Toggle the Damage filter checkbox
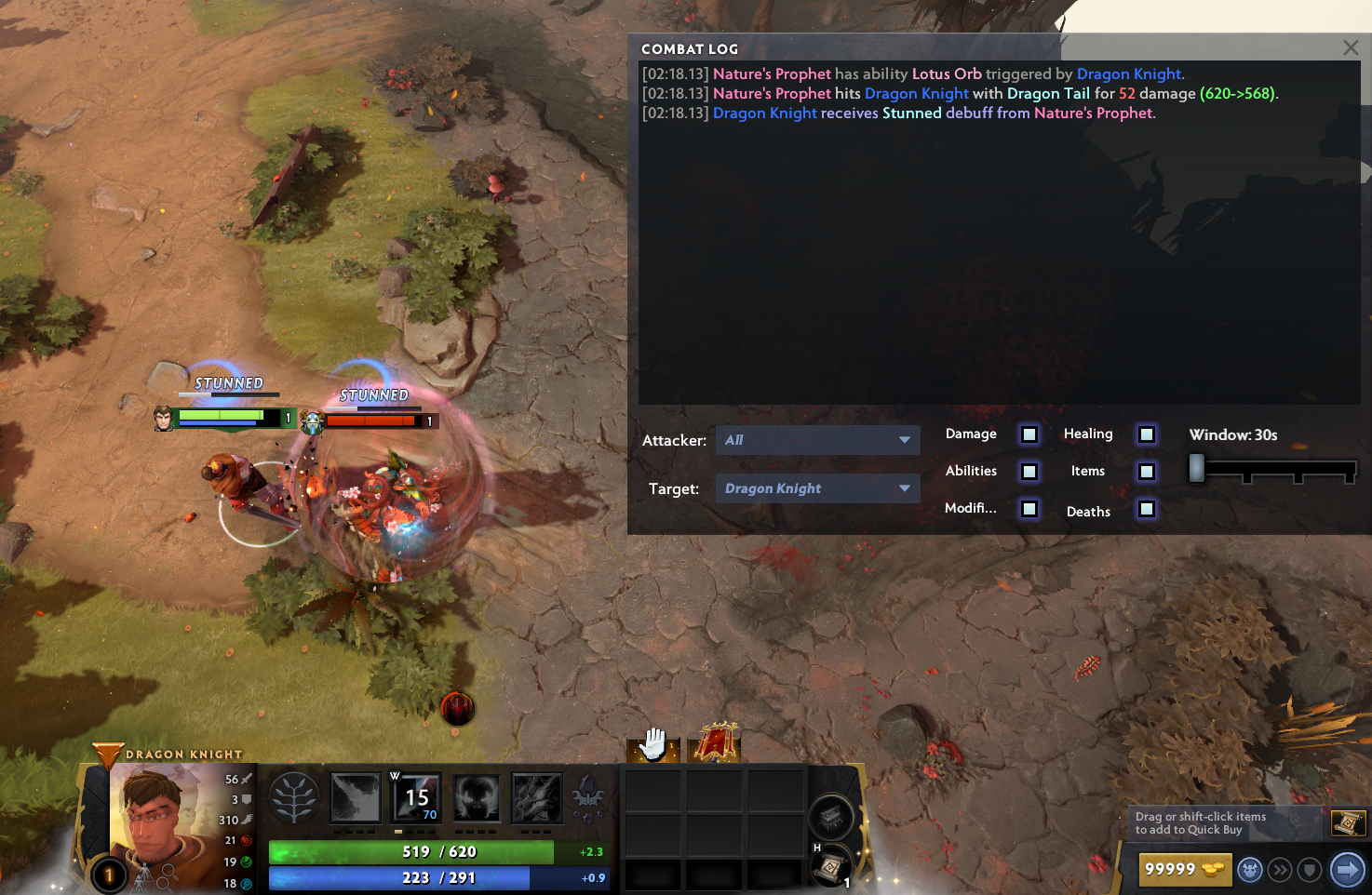The image size is (1372, 895). pos(1029,434)
